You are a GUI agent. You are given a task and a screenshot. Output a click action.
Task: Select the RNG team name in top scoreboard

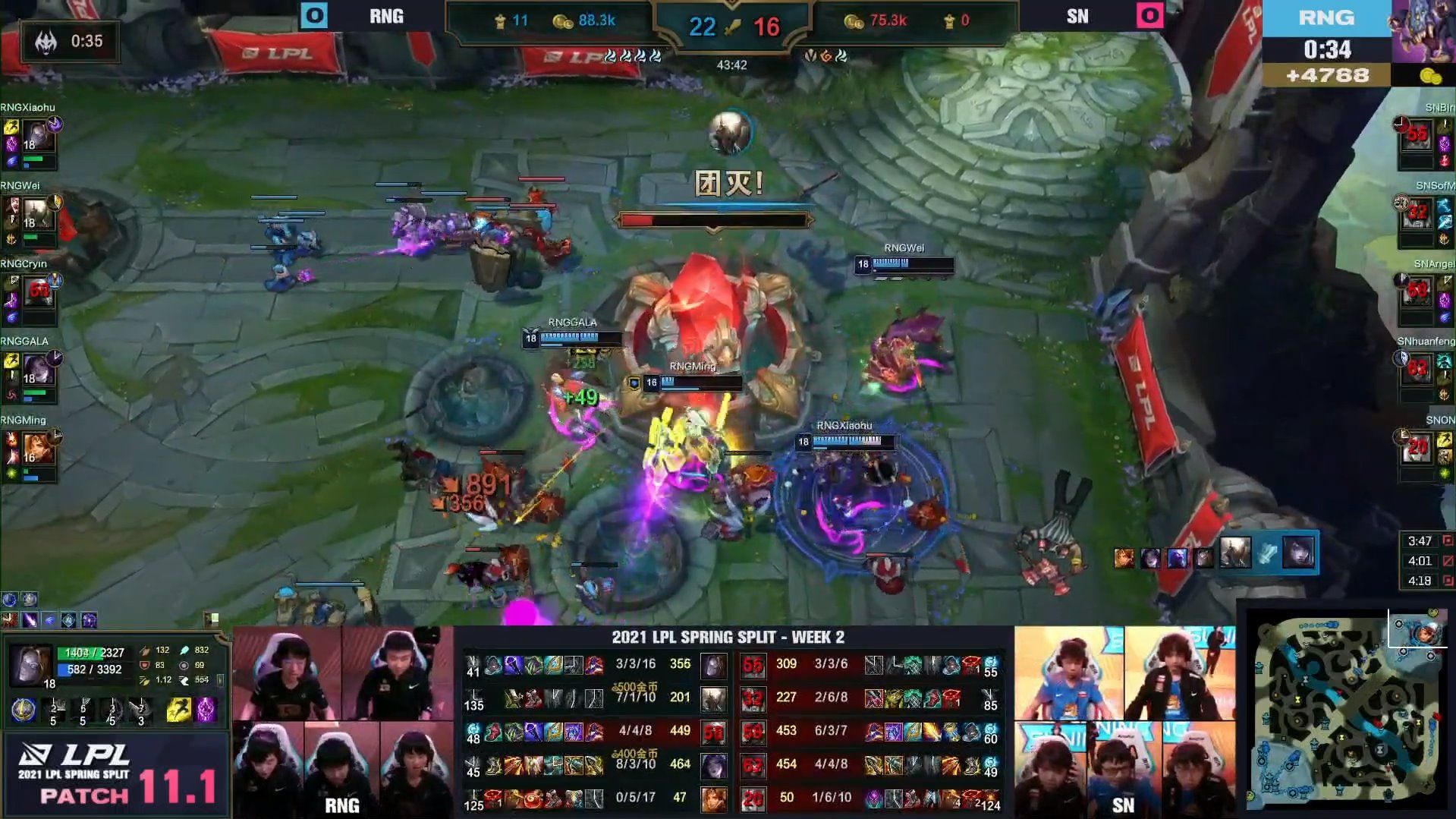(x=386, y=17)
